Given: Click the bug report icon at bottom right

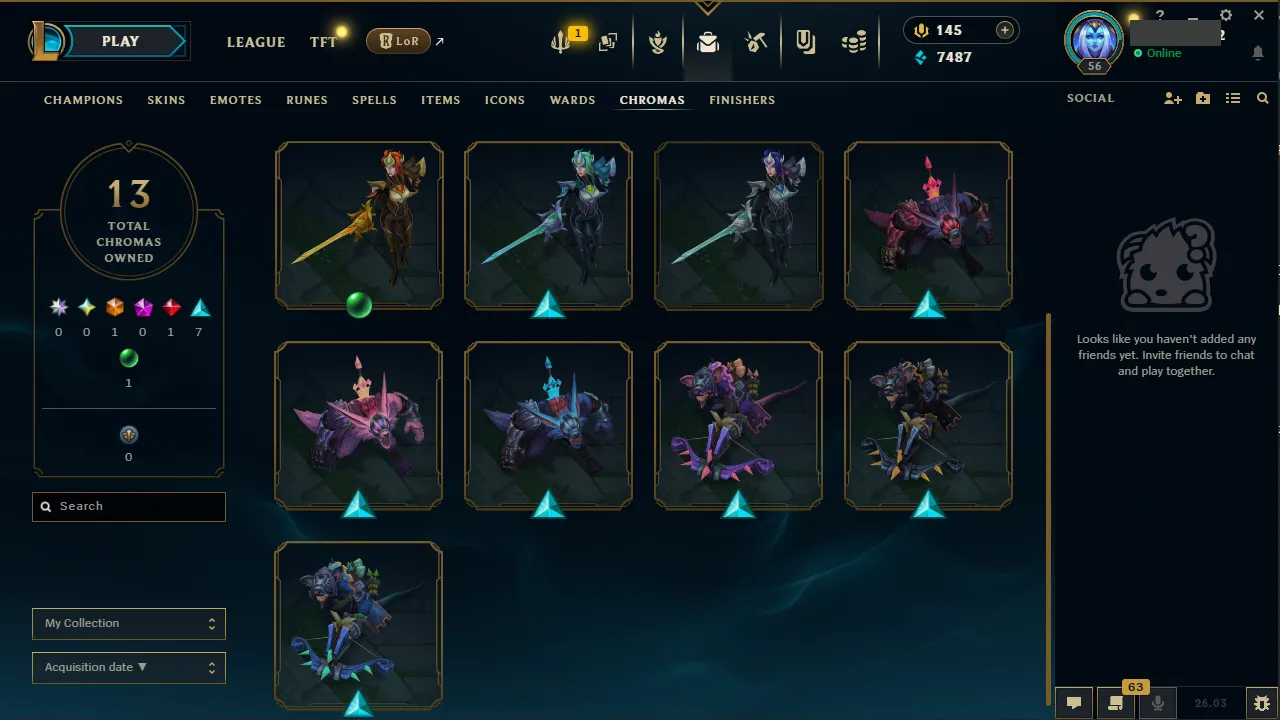Looking at the screenshot, I should click(x=1262, y=703).
